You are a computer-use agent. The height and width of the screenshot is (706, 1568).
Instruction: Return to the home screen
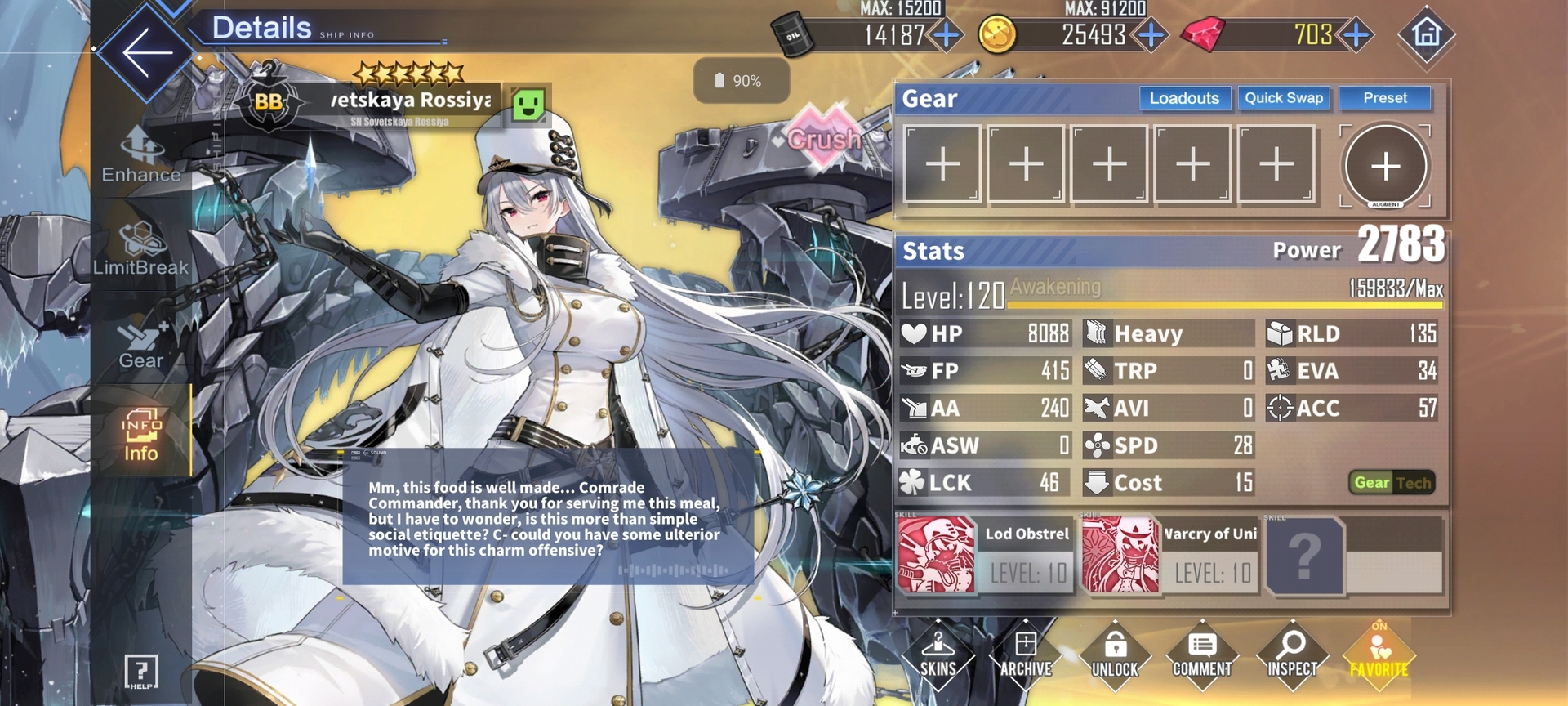click(x=1426, y=34)
